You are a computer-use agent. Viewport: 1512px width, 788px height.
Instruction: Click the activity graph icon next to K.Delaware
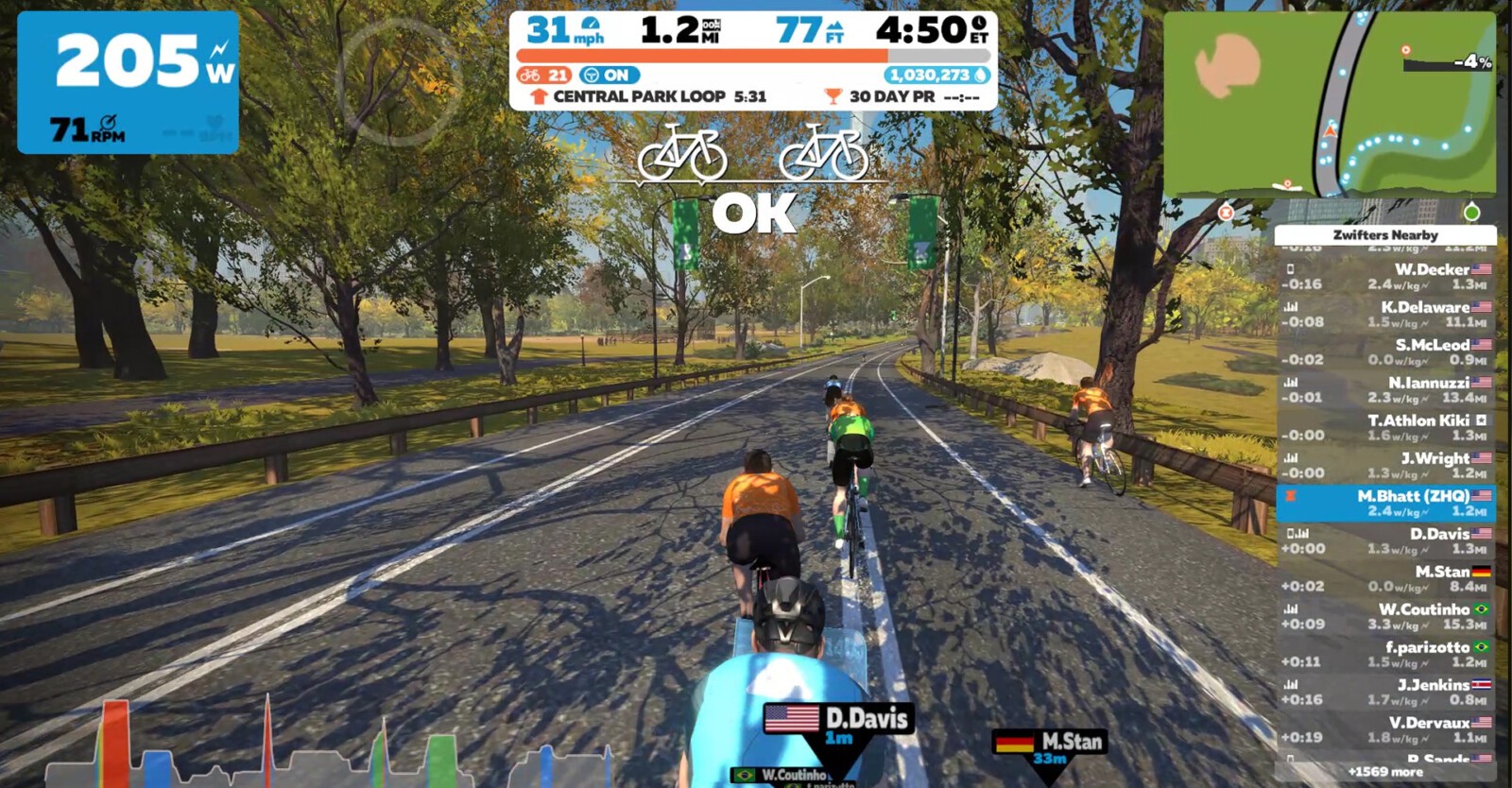[1291, 306]
